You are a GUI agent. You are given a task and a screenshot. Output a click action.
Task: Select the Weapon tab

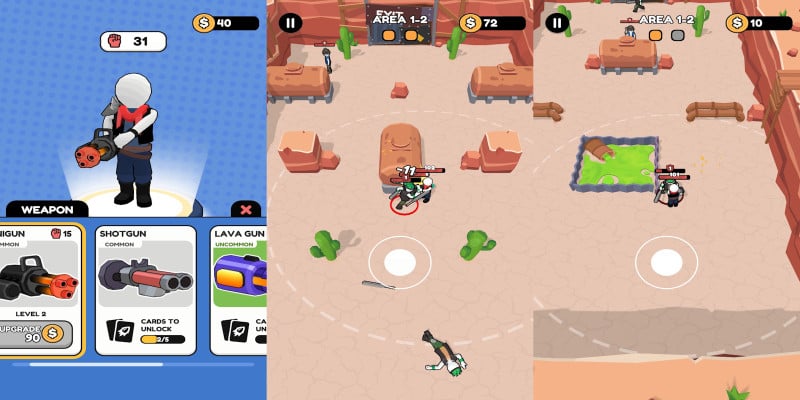point(47,210)
